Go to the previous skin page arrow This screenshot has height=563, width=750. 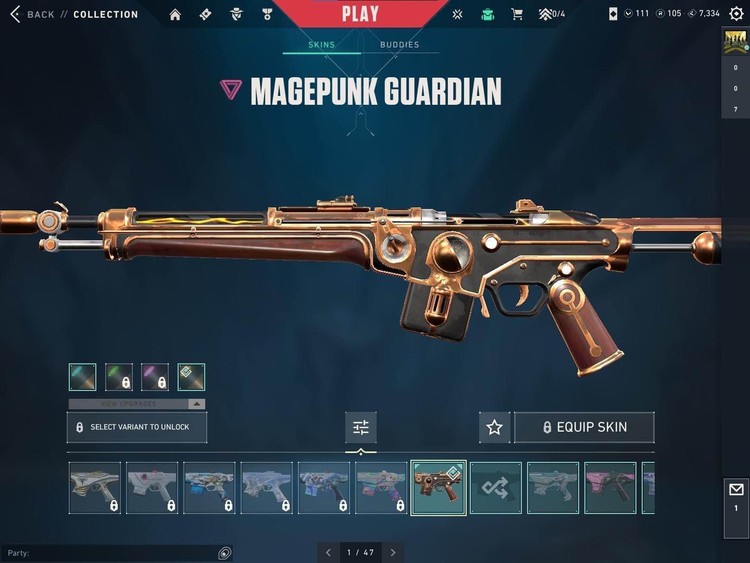pos(328,552)
